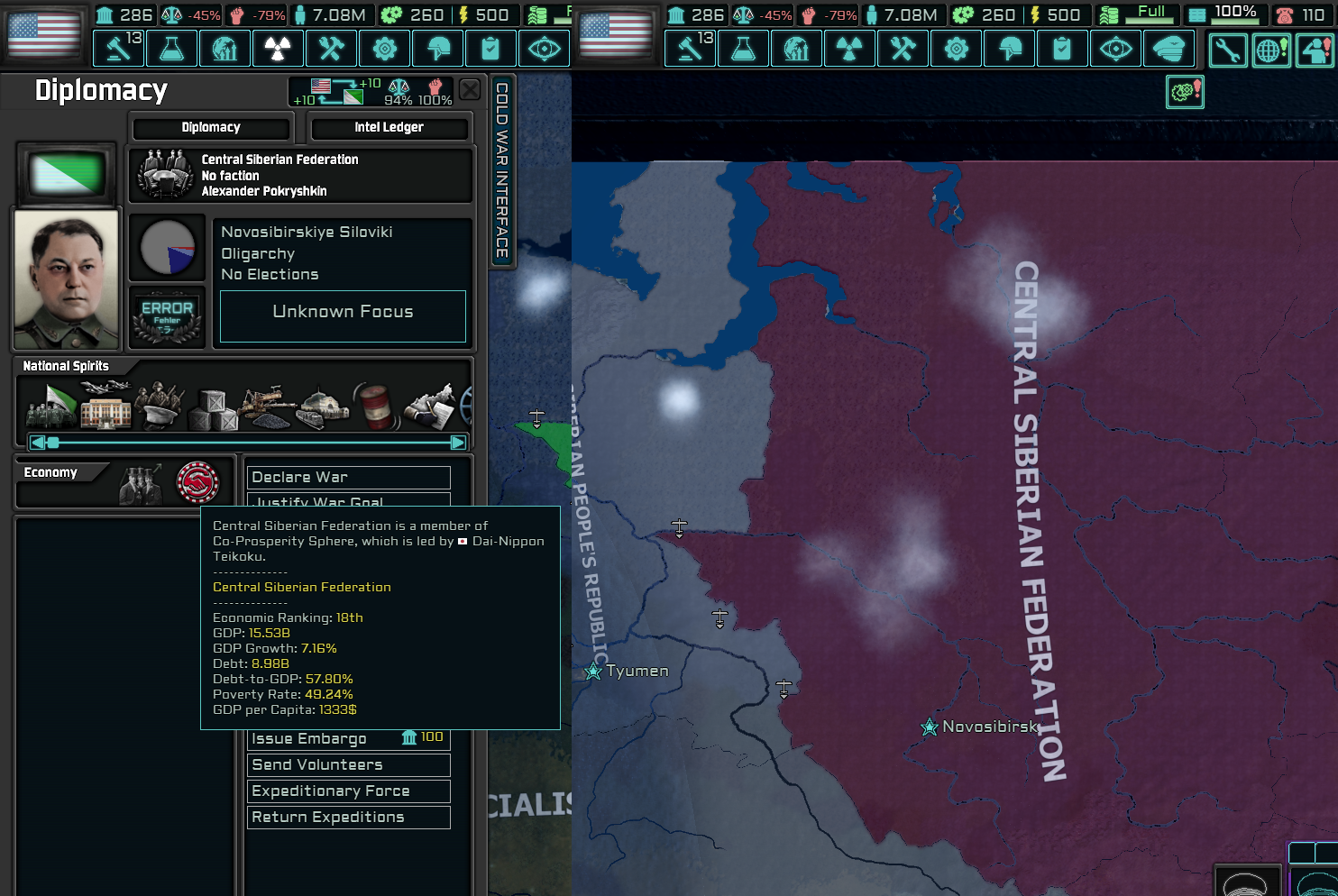Open the decisions panel with the eye icon
This screenshot has width=1338, height=896.
click(x=545, y=50)
